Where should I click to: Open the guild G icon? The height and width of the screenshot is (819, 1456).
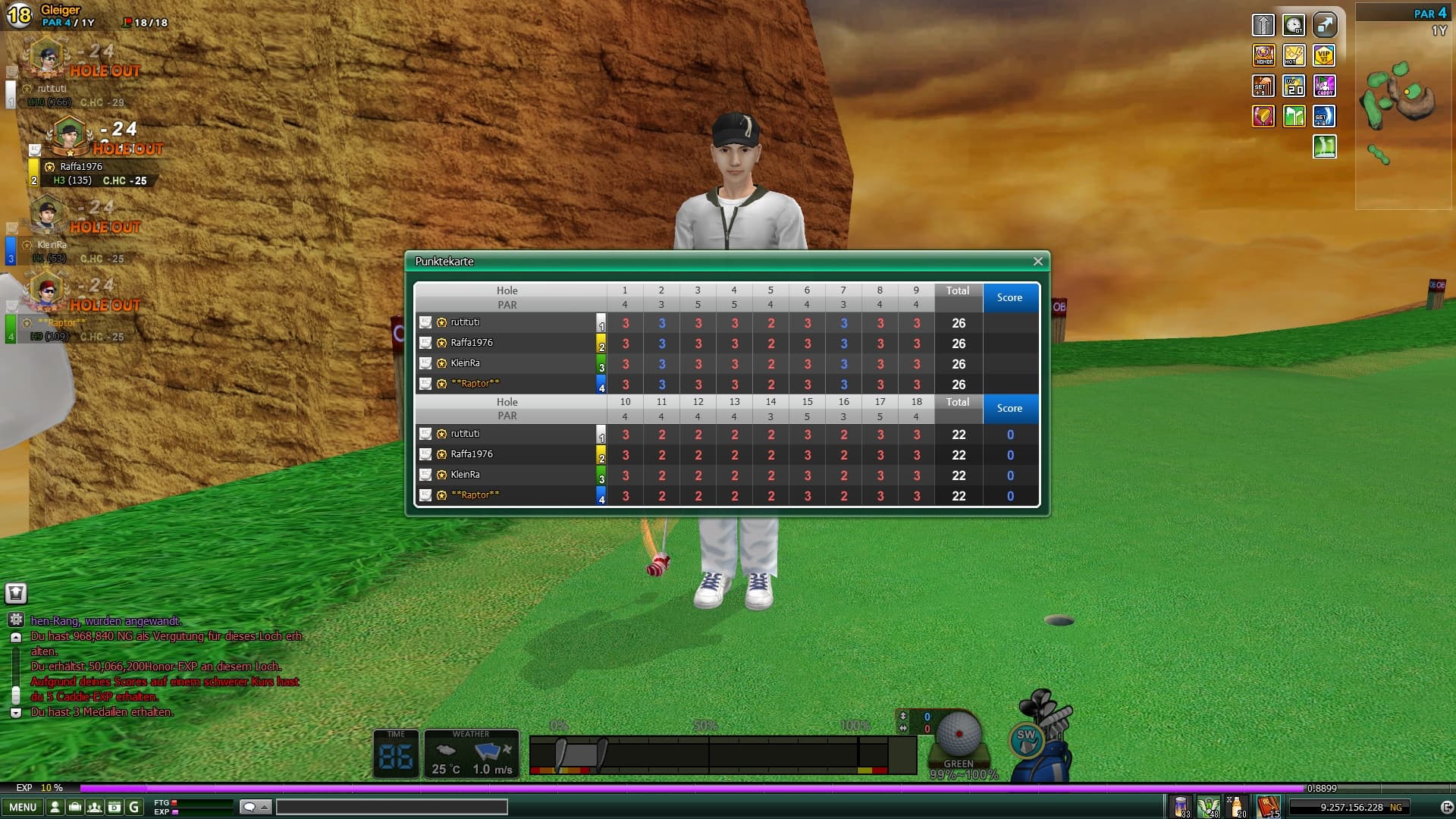[134, 807]
